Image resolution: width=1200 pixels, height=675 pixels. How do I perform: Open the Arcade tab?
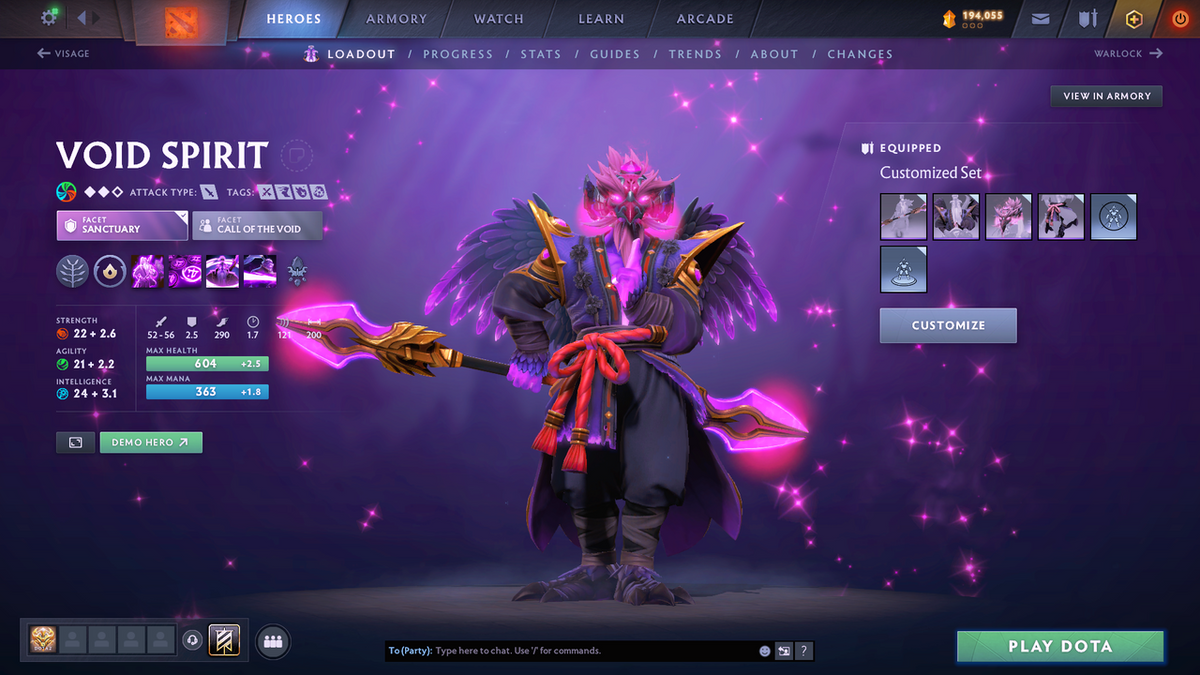(705, 19)
